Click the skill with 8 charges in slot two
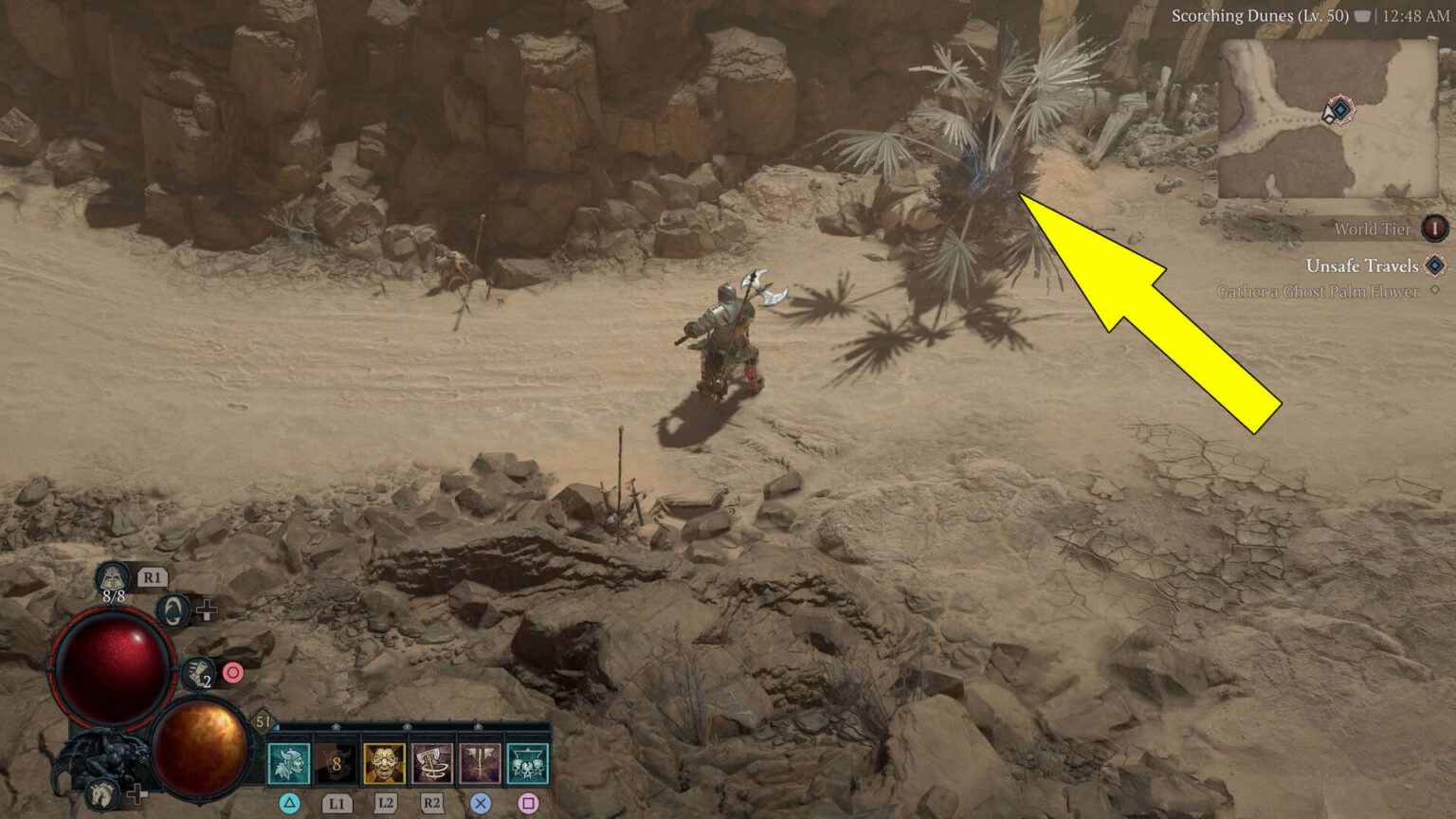 coord(337,763)
